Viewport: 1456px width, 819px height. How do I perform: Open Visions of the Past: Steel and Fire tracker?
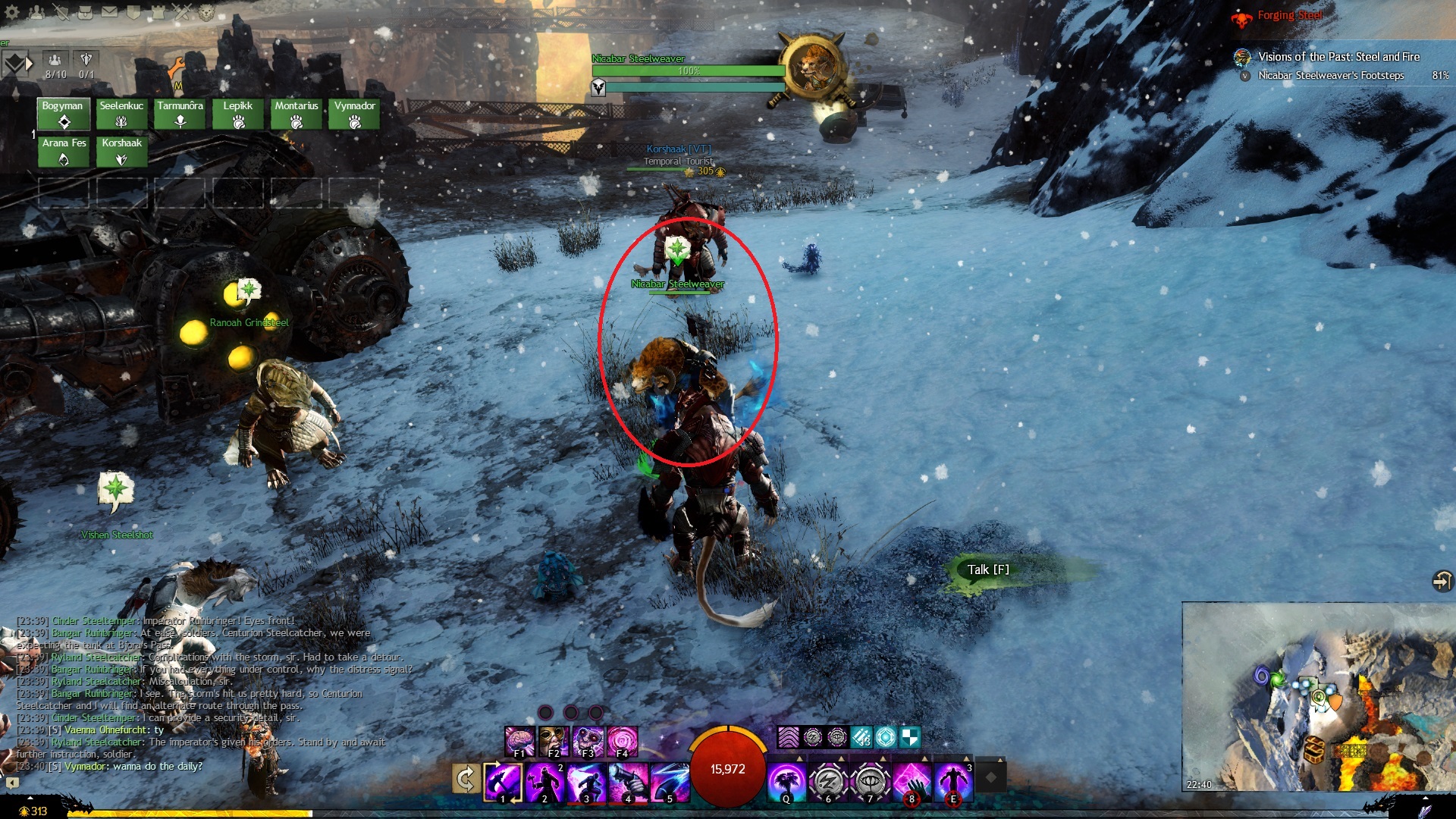(1338, 57)
